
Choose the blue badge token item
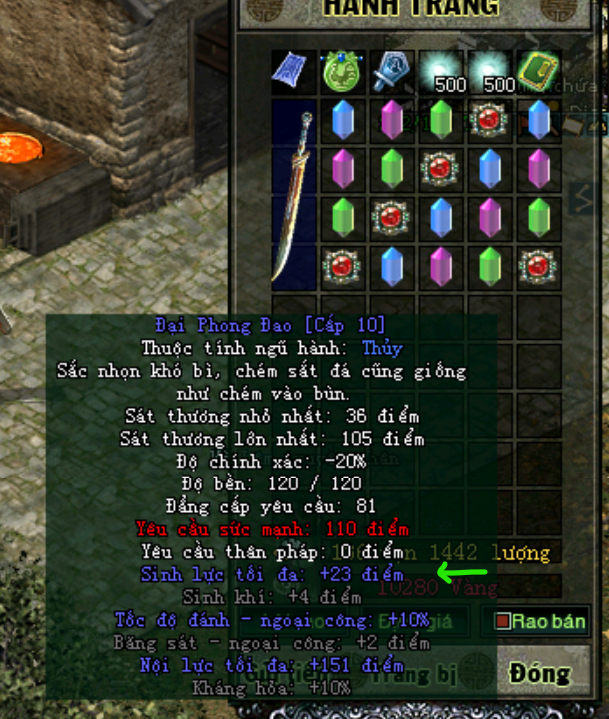(391, 71)
